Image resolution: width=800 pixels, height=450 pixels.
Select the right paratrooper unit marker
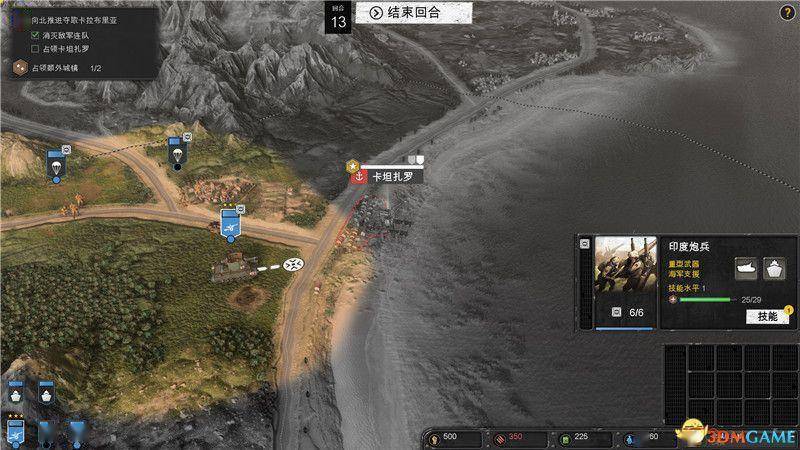[178, 151]
